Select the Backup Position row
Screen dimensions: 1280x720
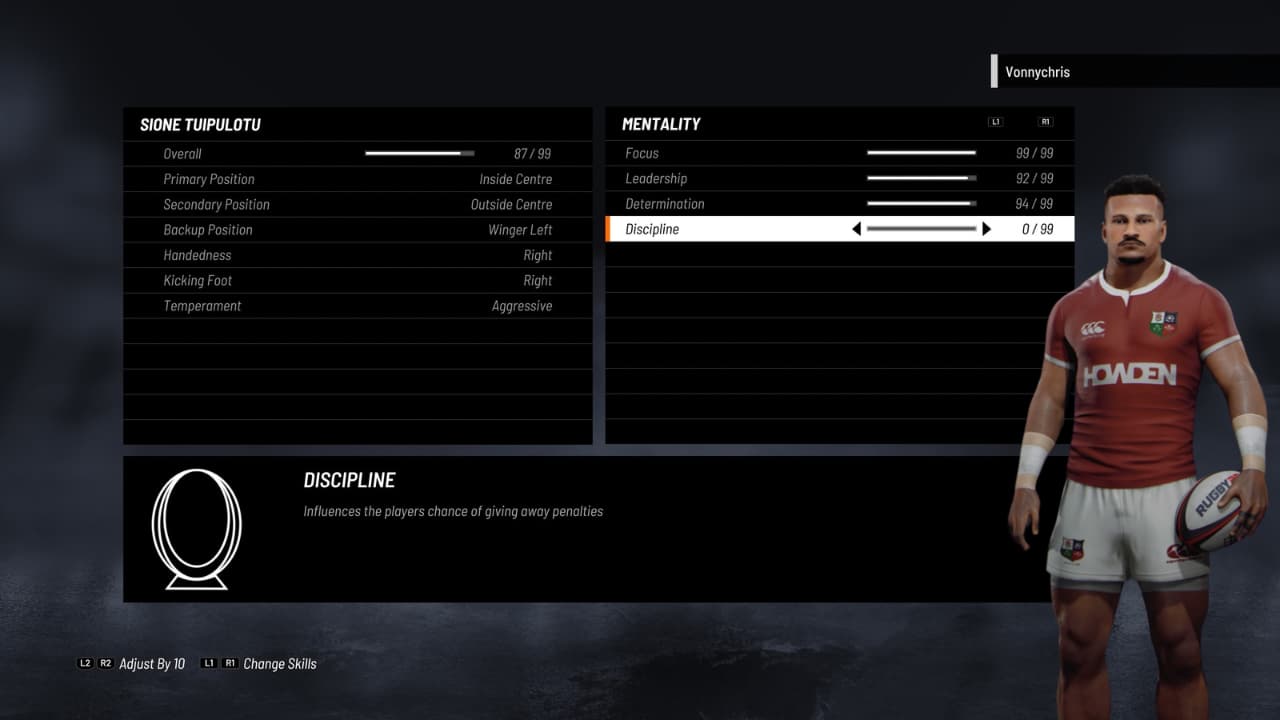pyautogui.click(x=357, y=230)
